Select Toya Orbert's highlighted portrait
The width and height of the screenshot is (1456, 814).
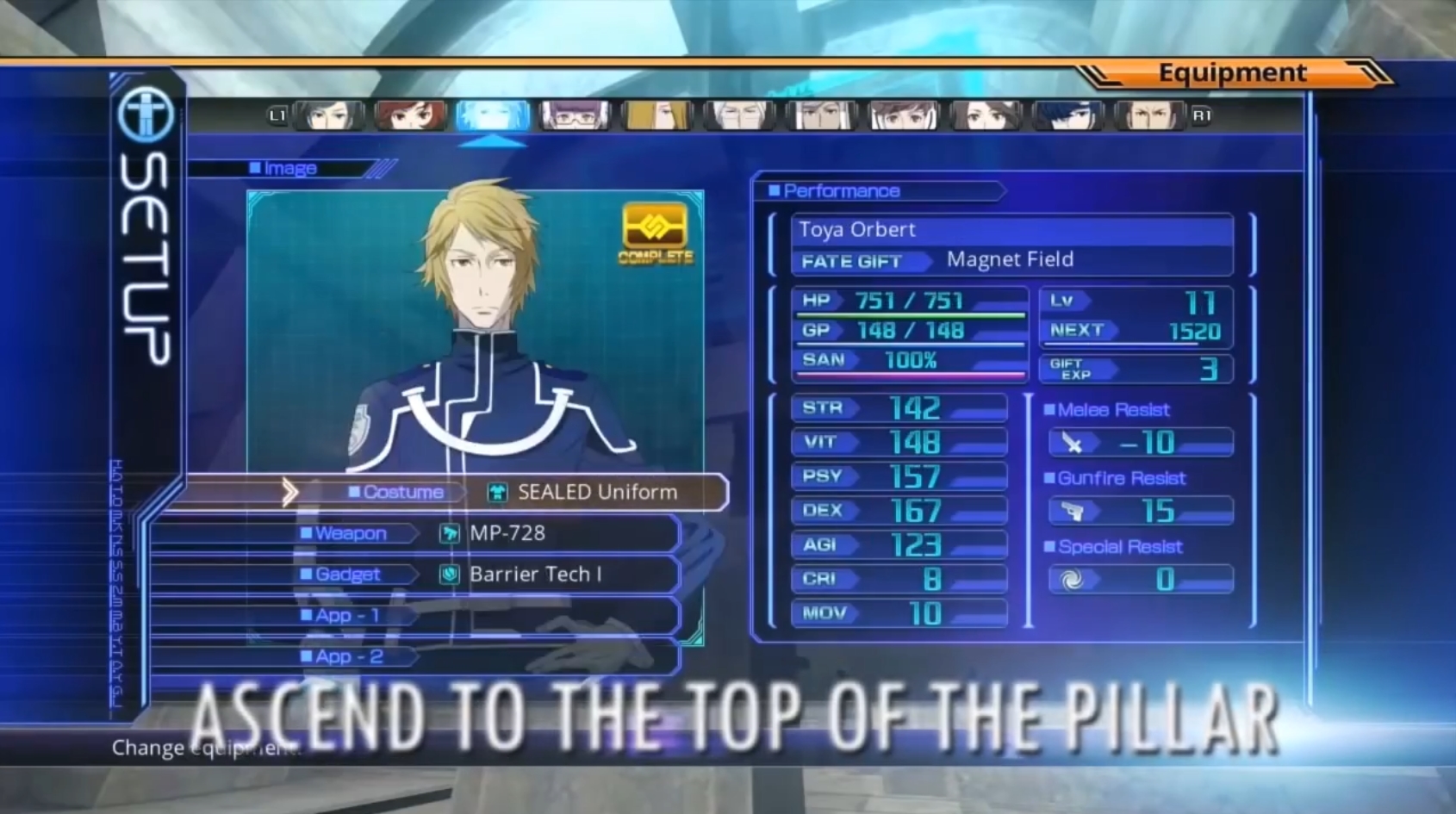pos(494,115)
